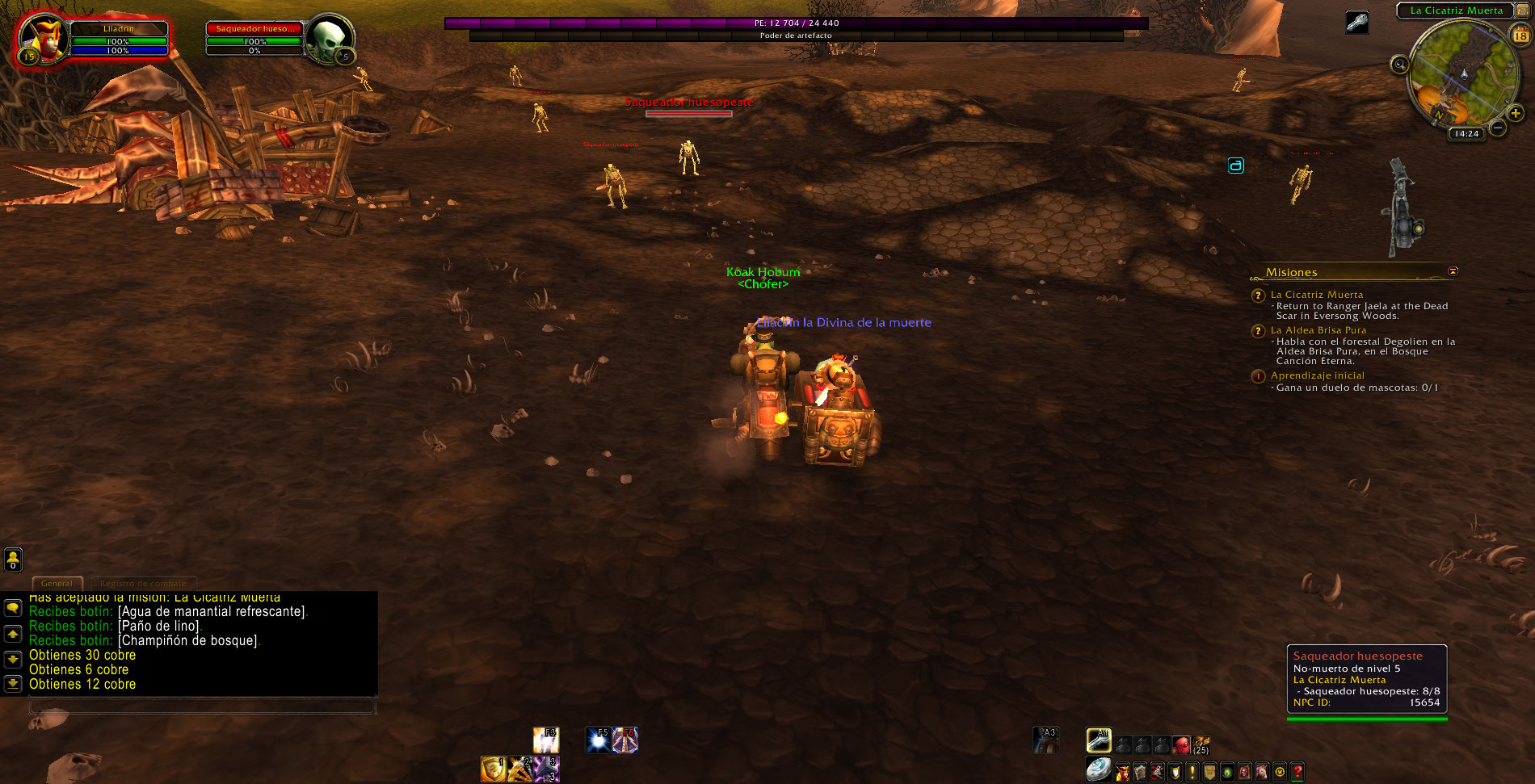Open the chat menu speech bubble button
This screenshot has height=784, width=1535.
[x=13, y=608]
